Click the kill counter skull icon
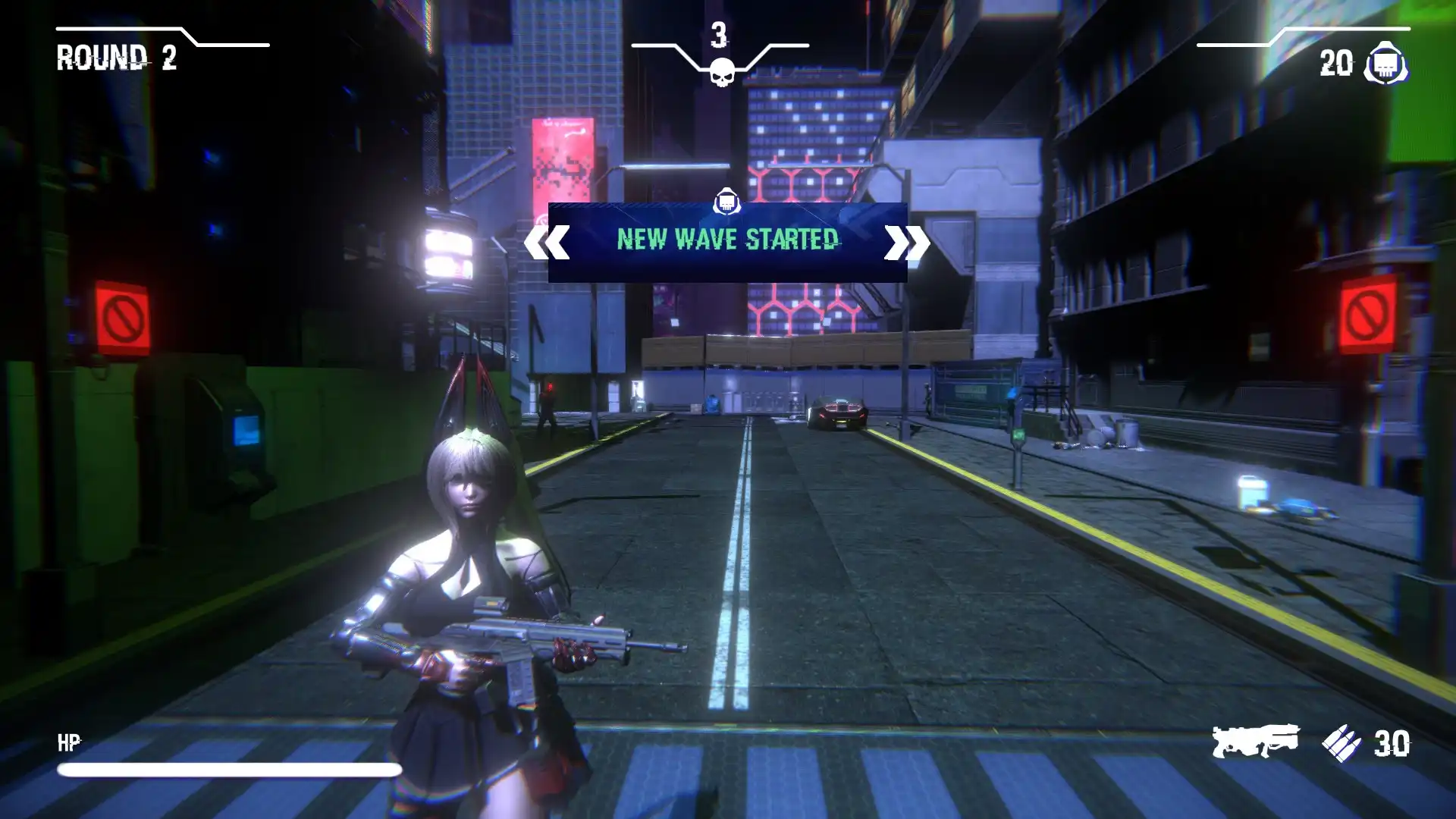 pyautogui.click(x=720, y=71)
